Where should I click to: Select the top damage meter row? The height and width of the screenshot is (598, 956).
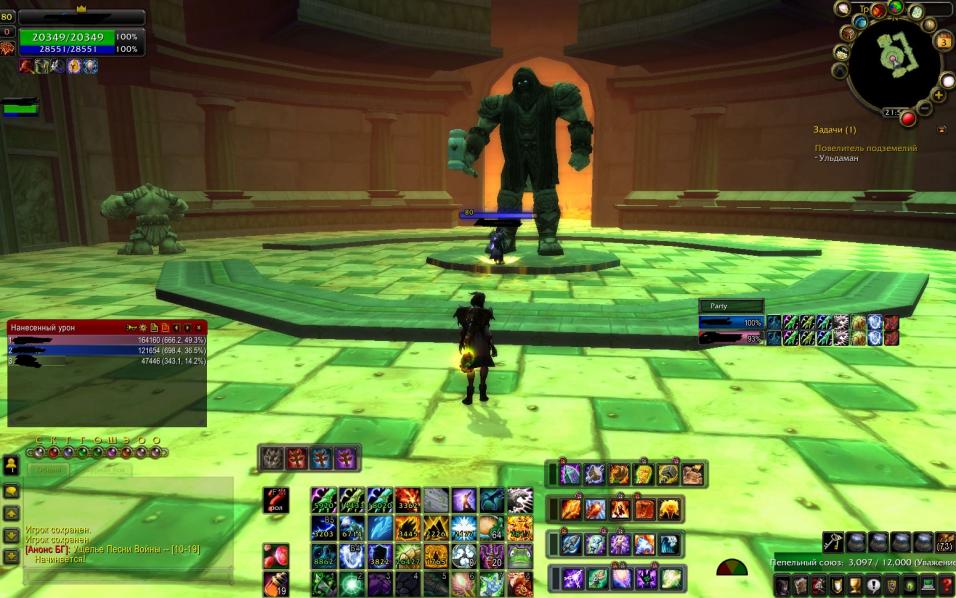tap(106, 340)
